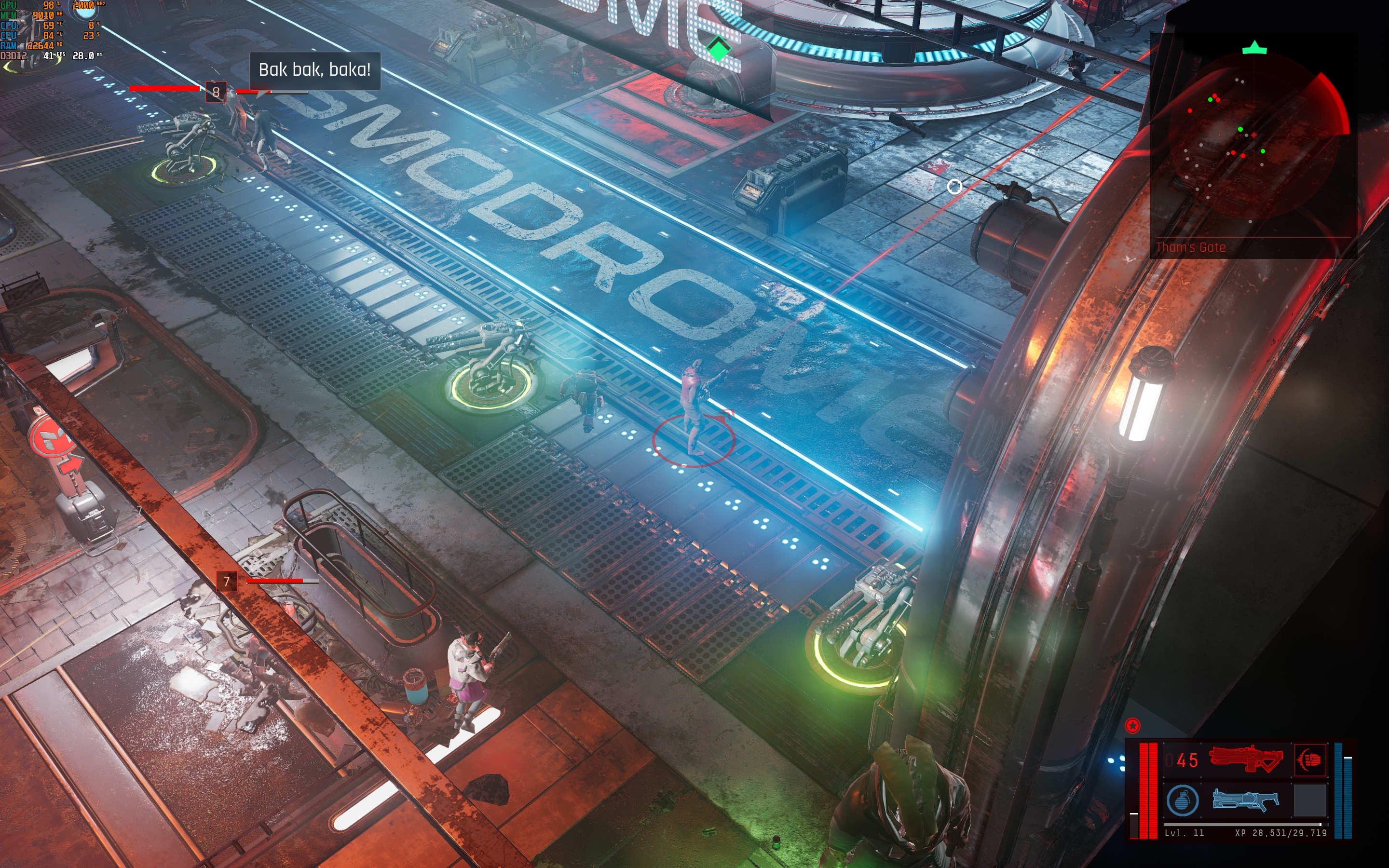
Task: Click the green diamond objective waypoint marker
Action: click(x=719, y=49)
